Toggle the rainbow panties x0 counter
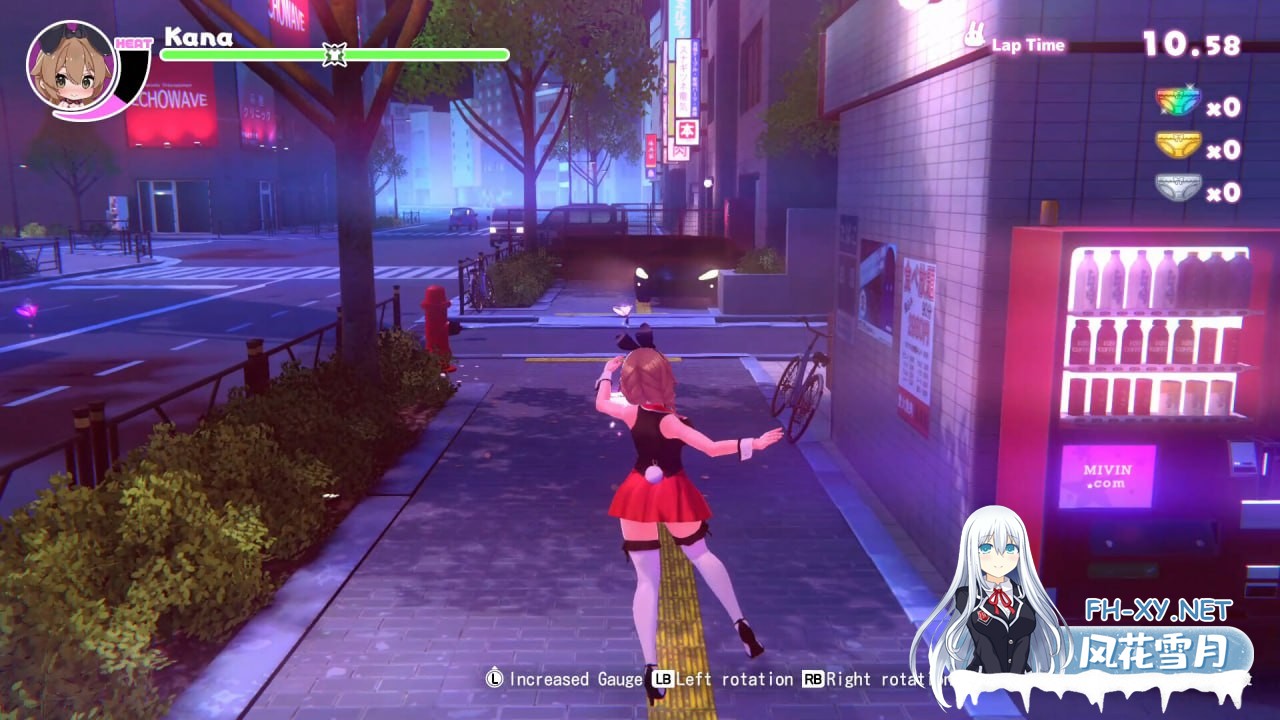 pyautogui.click(x=1227, y=104)
